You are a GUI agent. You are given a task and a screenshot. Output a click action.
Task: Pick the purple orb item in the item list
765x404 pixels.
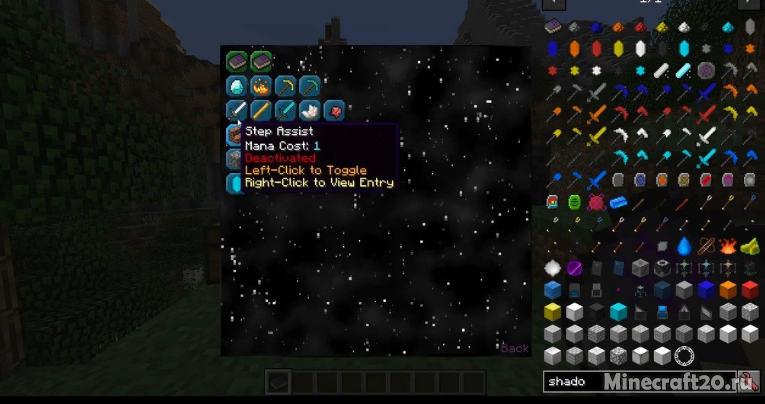click(x=575, y=268)
